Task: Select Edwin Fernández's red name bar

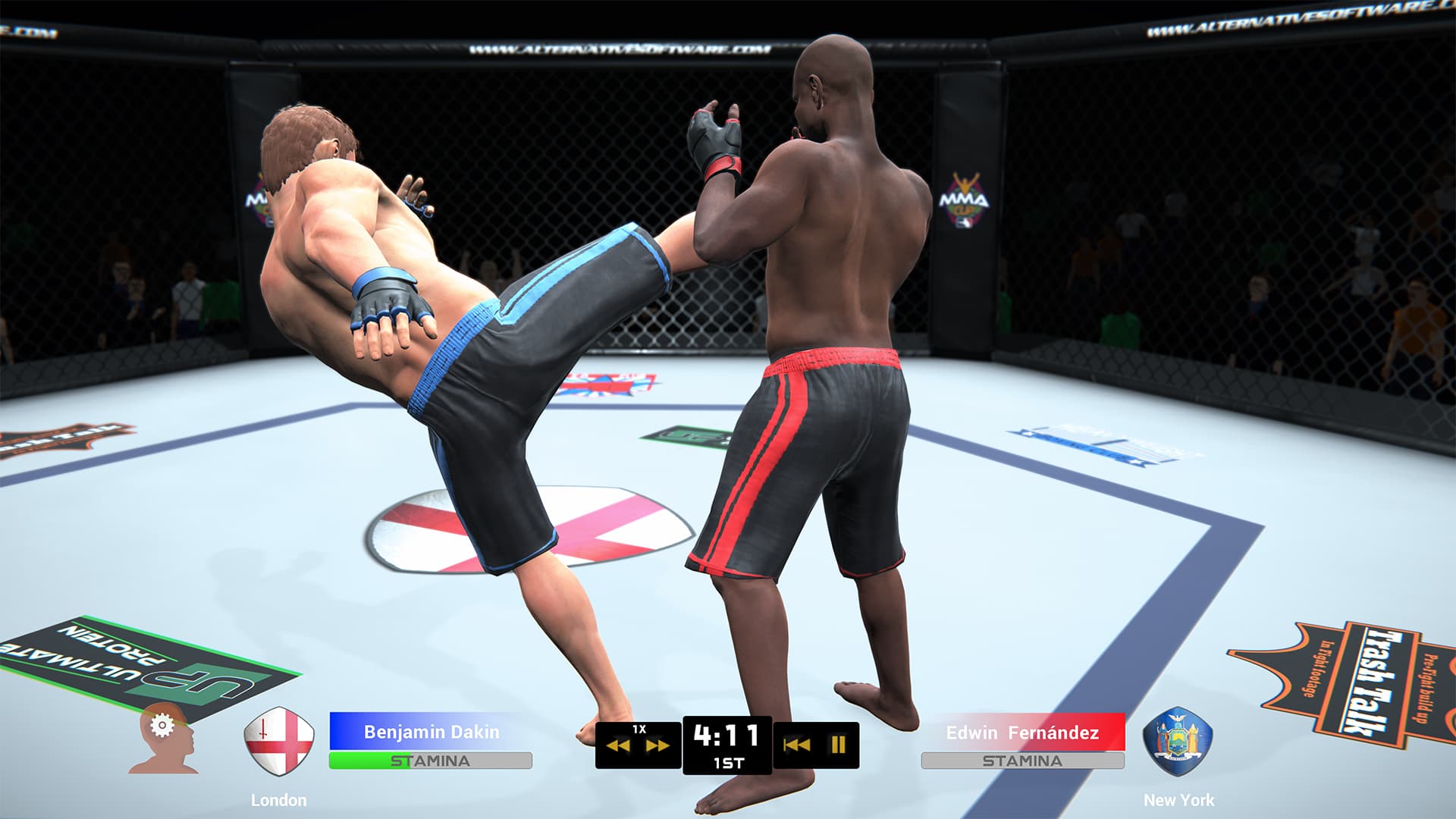Action: pos(1022,733)
